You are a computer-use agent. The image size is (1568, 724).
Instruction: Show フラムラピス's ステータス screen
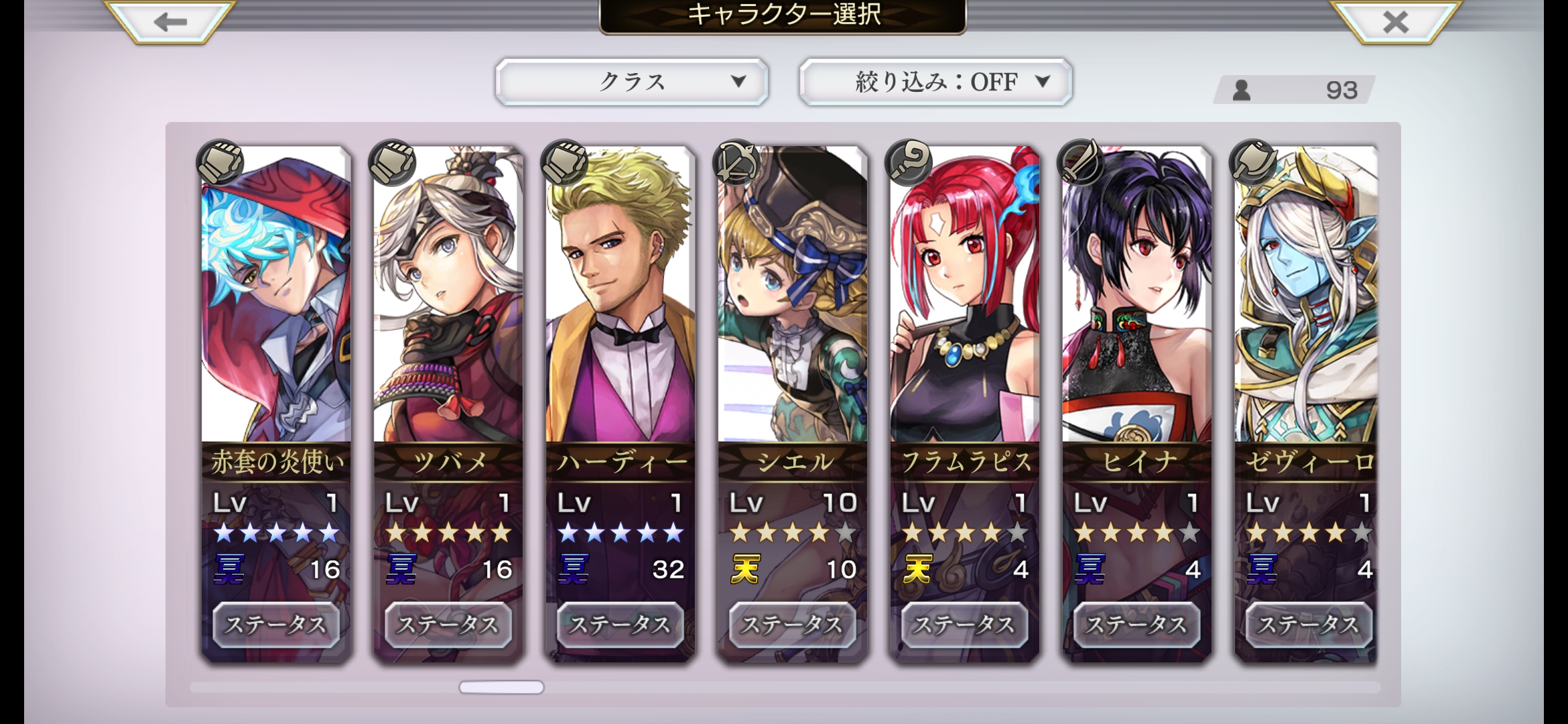pyautogui.click(x=965, y=625)
